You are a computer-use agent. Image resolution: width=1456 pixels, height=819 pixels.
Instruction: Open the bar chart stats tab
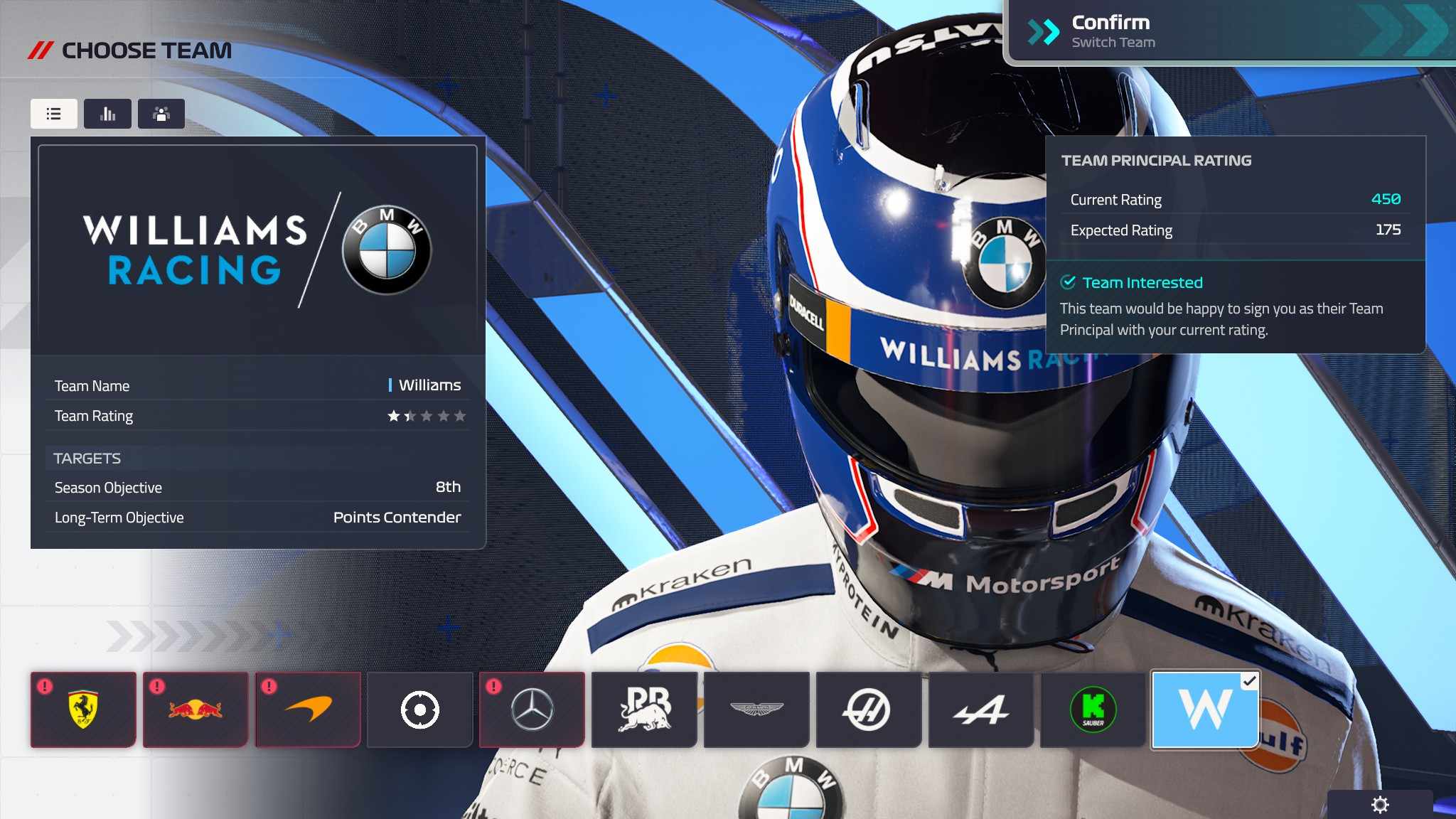[x=107, y=114]
